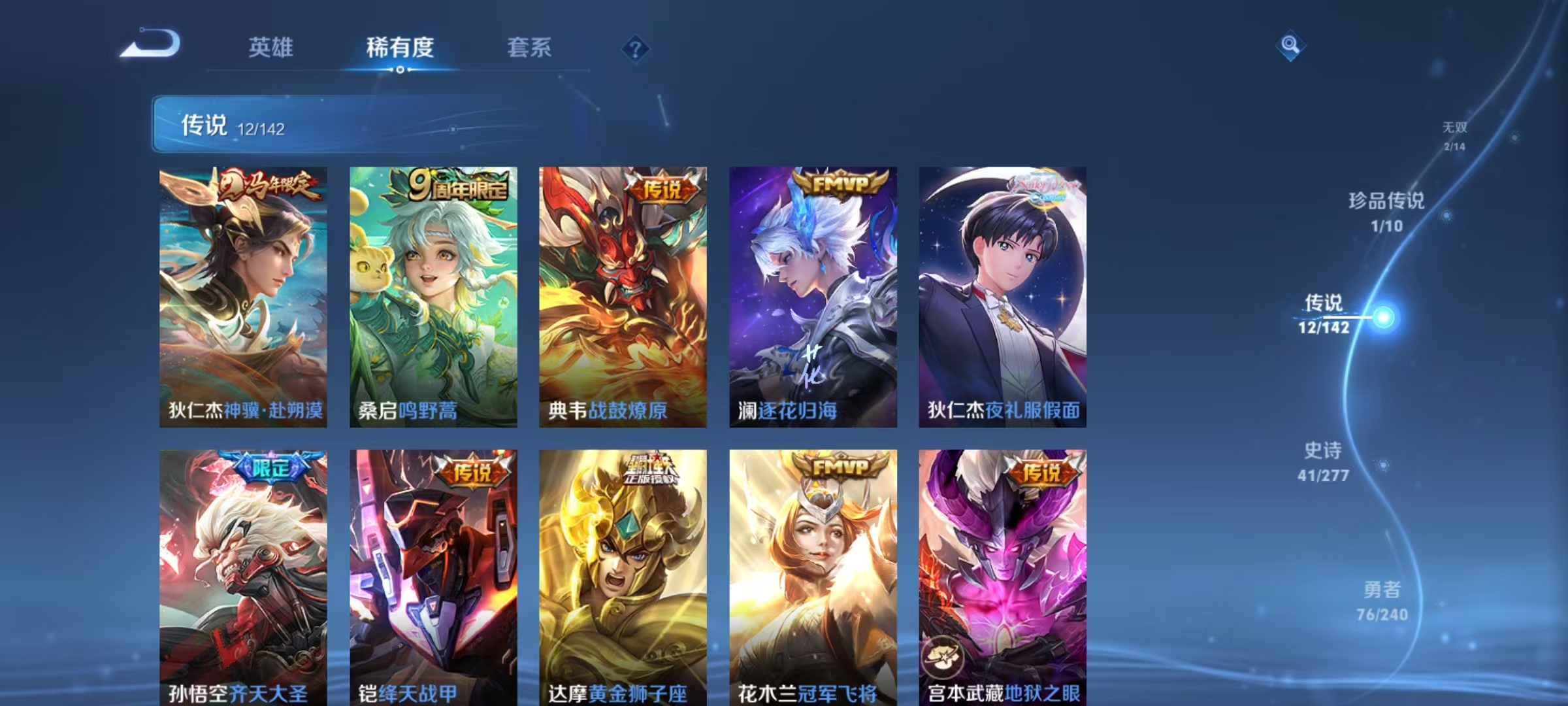Select the 稀有度 tab
The width and height of the screenshot is (1568, 706).
[x=400, y=48]
